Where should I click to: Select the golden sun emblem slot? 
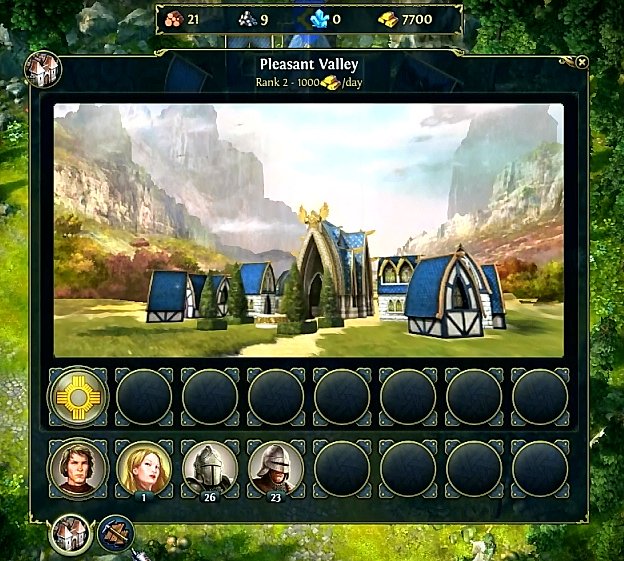[x=78, y=397]
